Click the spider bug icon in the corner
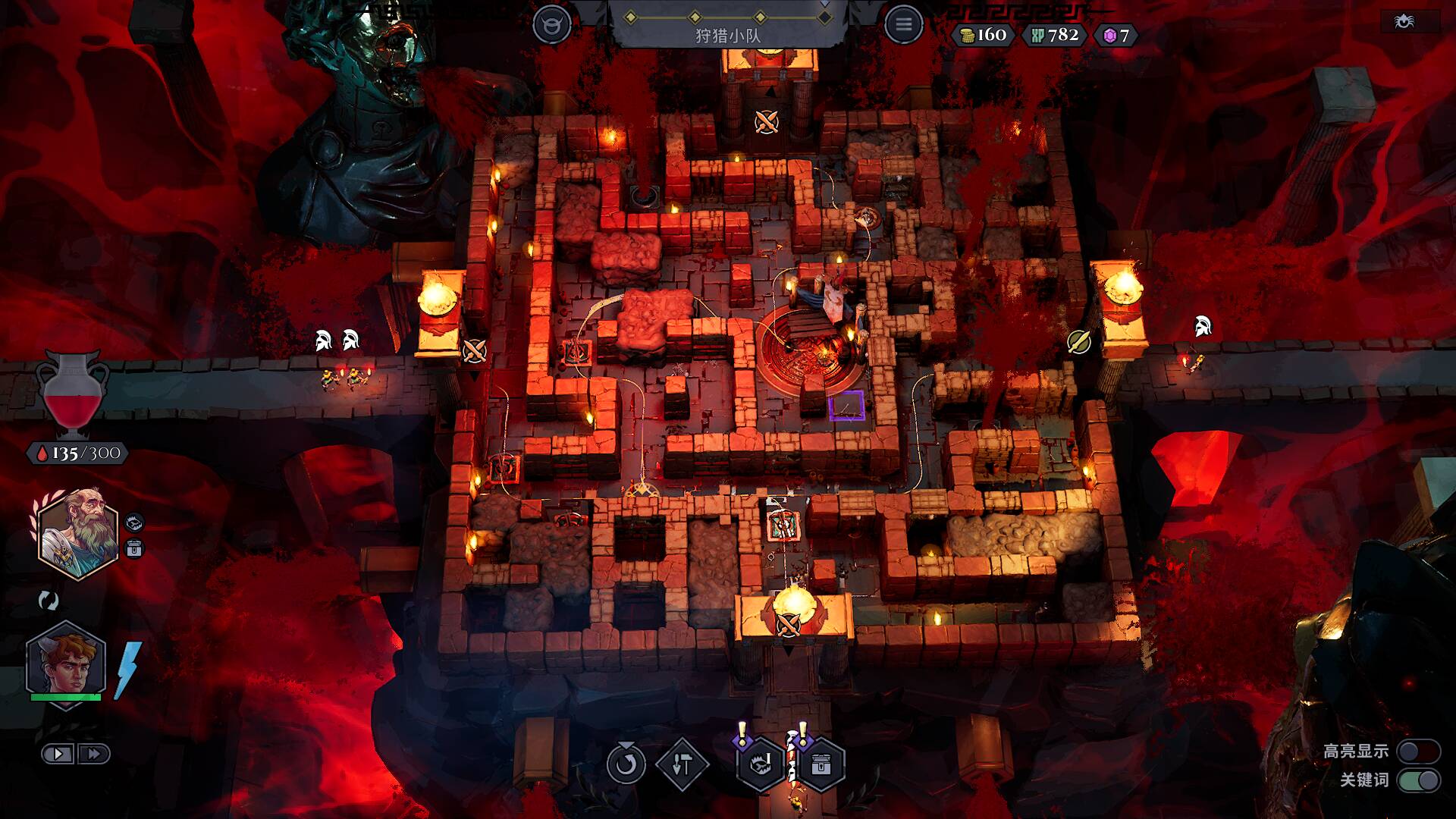The height and width of the screenshot is (819, 1456). (1404, 22)
